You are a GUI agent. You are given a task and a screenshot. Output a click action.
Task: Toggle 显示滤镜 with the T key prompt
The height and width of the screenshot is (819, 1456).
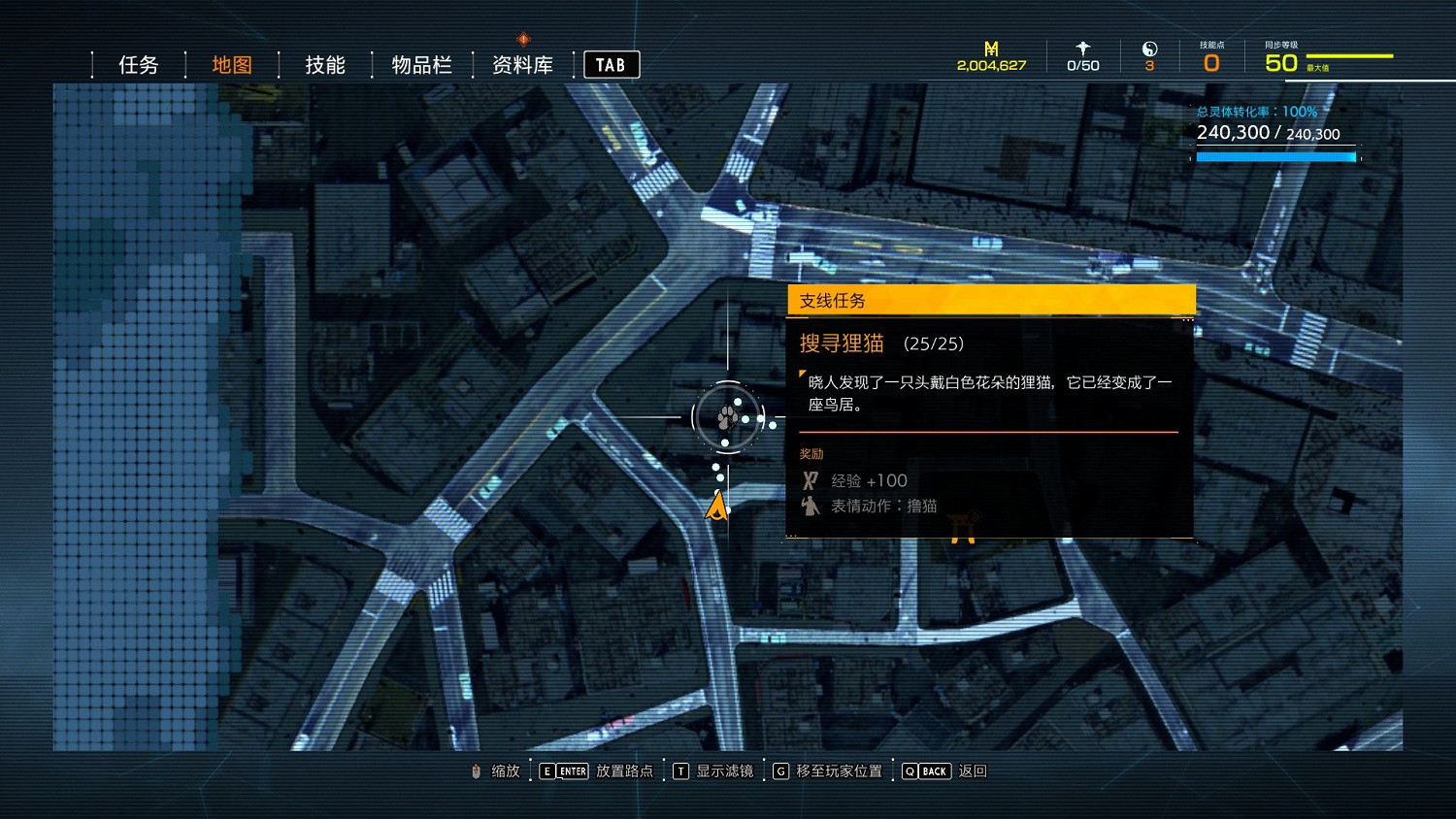pos(681,770)
